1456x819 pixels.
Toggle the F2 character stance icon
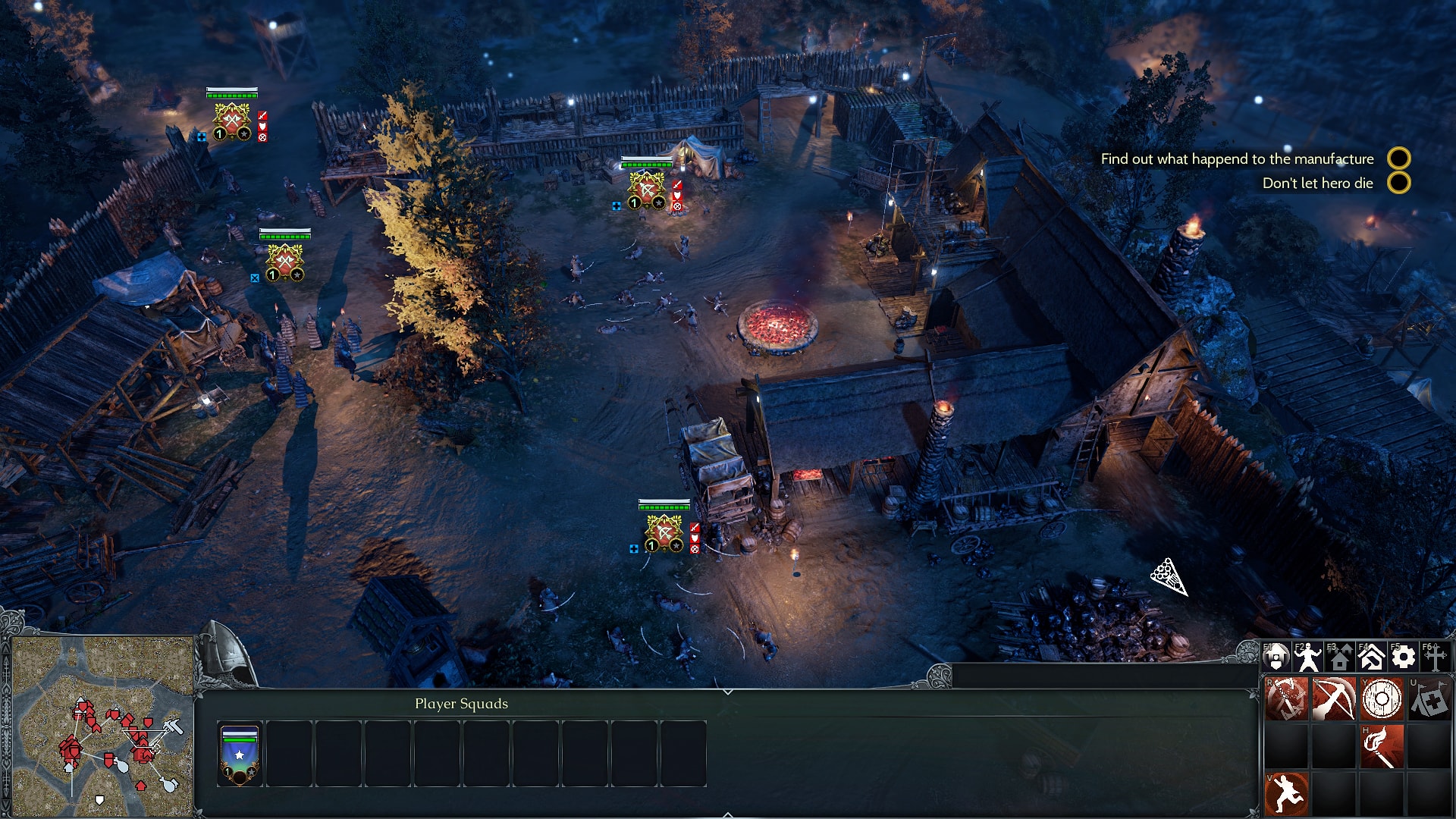[x=1309, y=657]
